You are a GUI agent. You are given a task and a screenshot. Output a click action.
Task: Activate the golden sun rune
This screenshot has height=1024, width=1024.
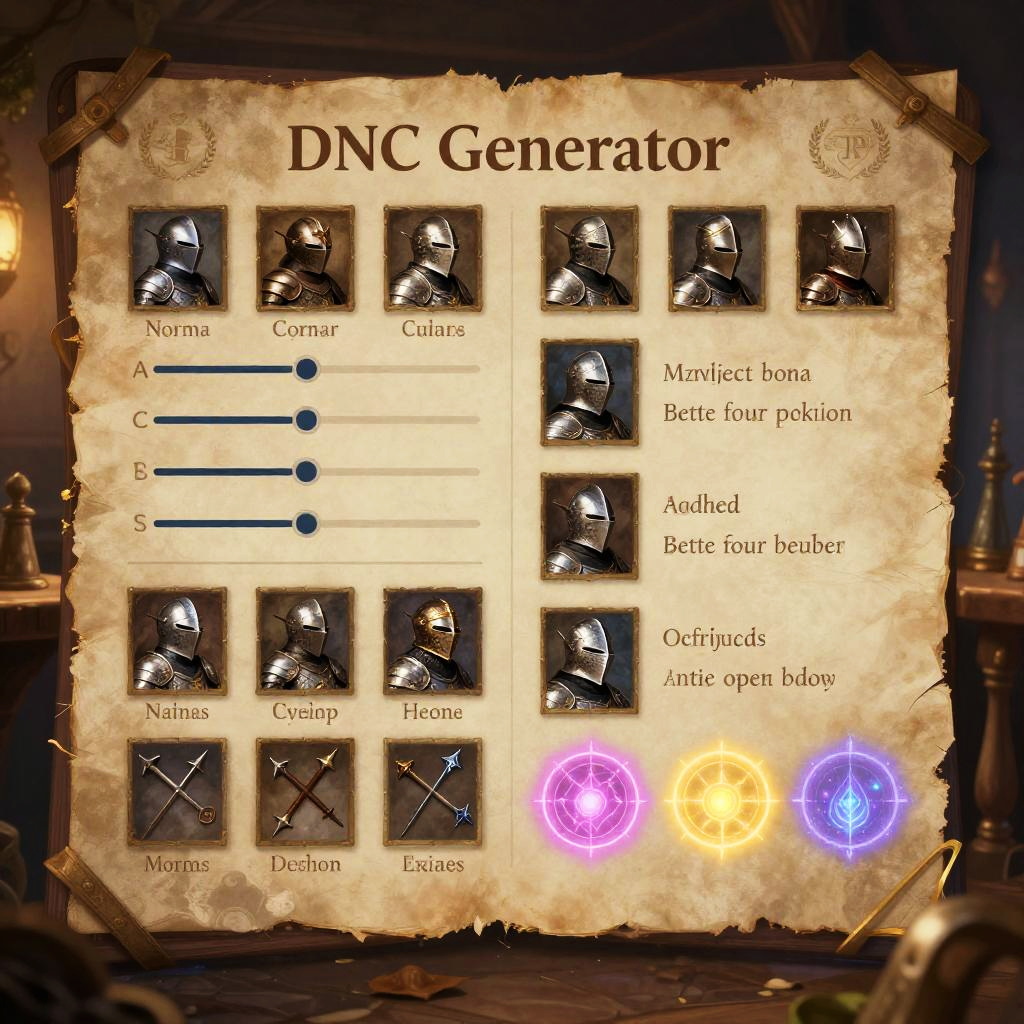[720, 800]
